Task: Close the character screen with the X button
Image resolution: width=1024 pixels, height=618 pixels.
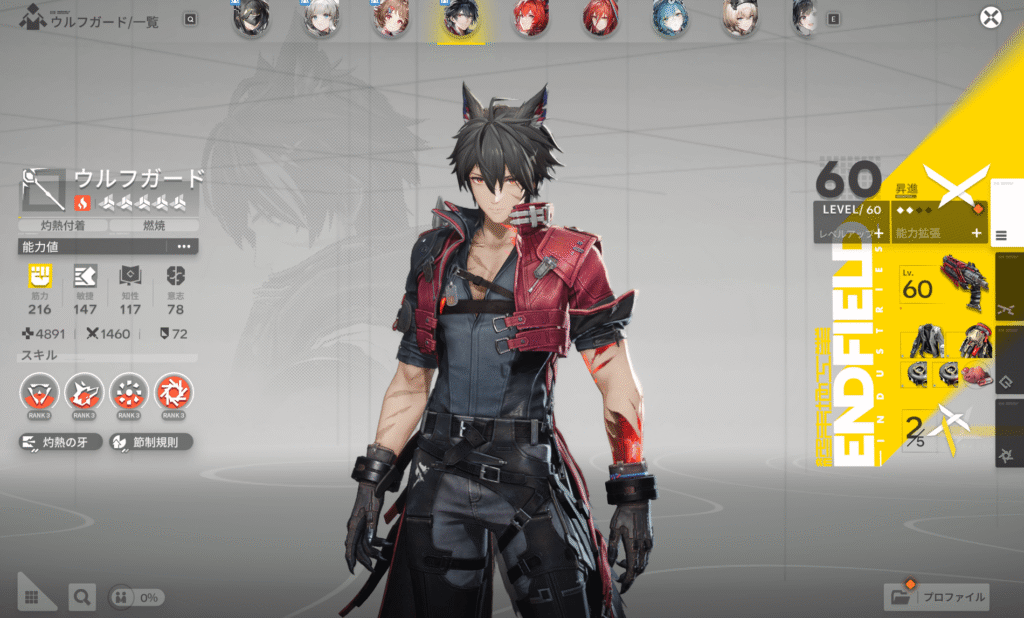Action: (990, 17)
